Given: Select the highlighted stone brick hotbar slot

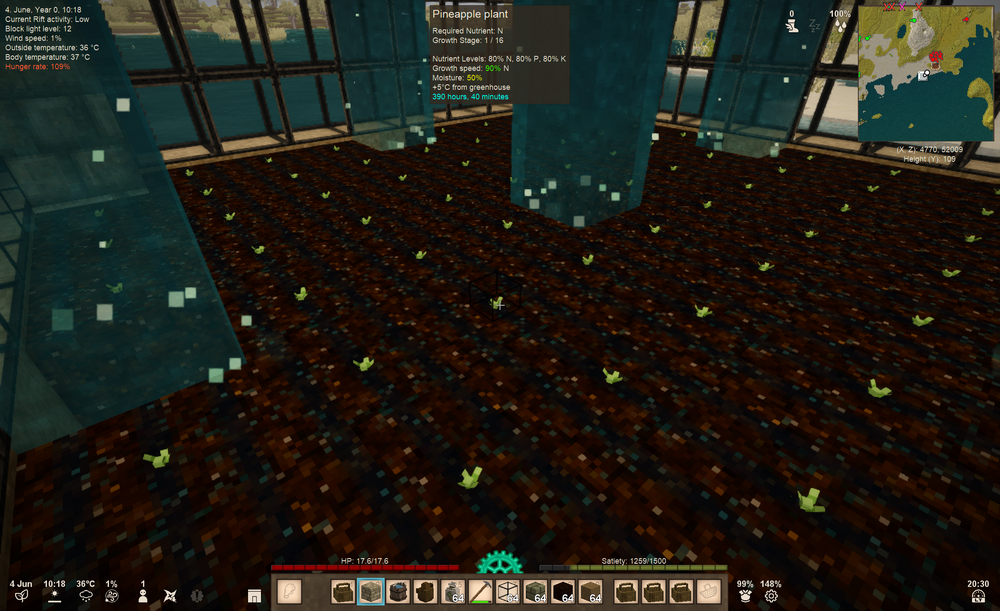Looking at the screenshot, I should coord(371,591).
